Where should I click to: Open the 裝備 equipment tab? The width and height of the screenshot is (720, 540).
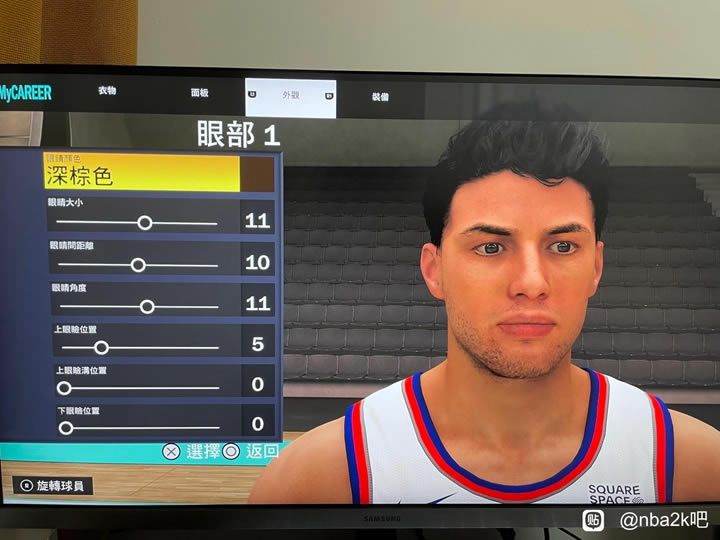[380, 97]
